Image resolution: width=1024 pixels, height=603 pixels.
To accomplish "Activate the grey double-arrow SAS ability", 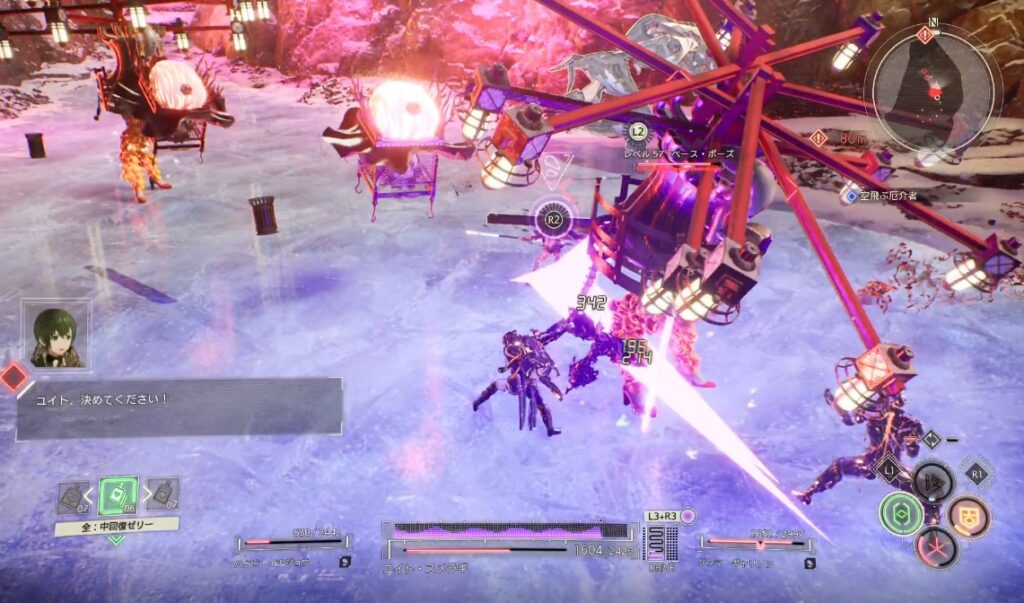I will tap(933, 481).
